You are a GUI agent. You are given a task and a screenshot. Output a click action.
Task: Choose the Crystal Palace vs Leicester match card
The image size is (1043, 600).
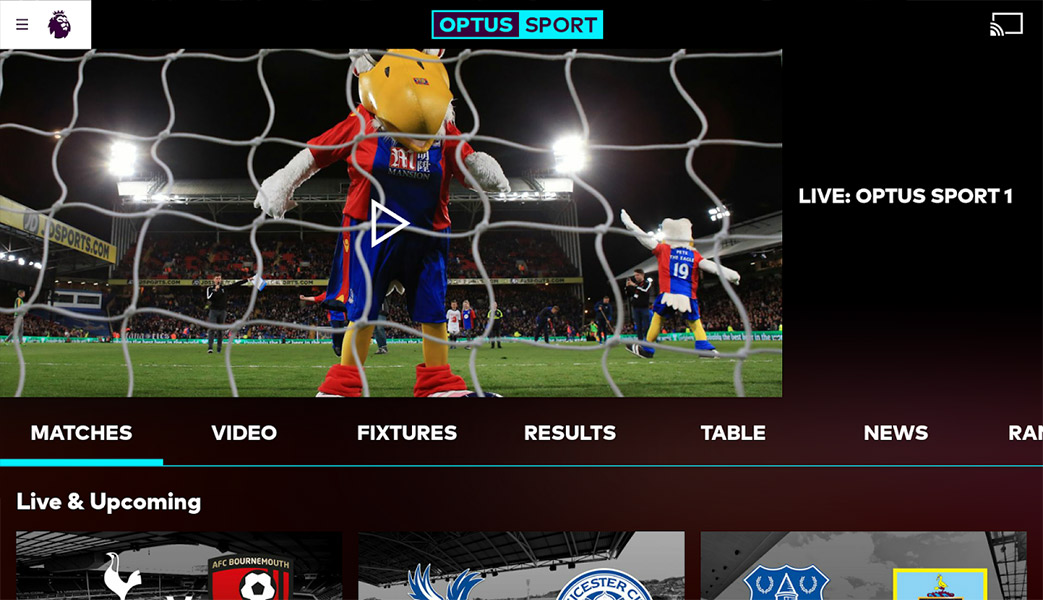tap(521, 568)
